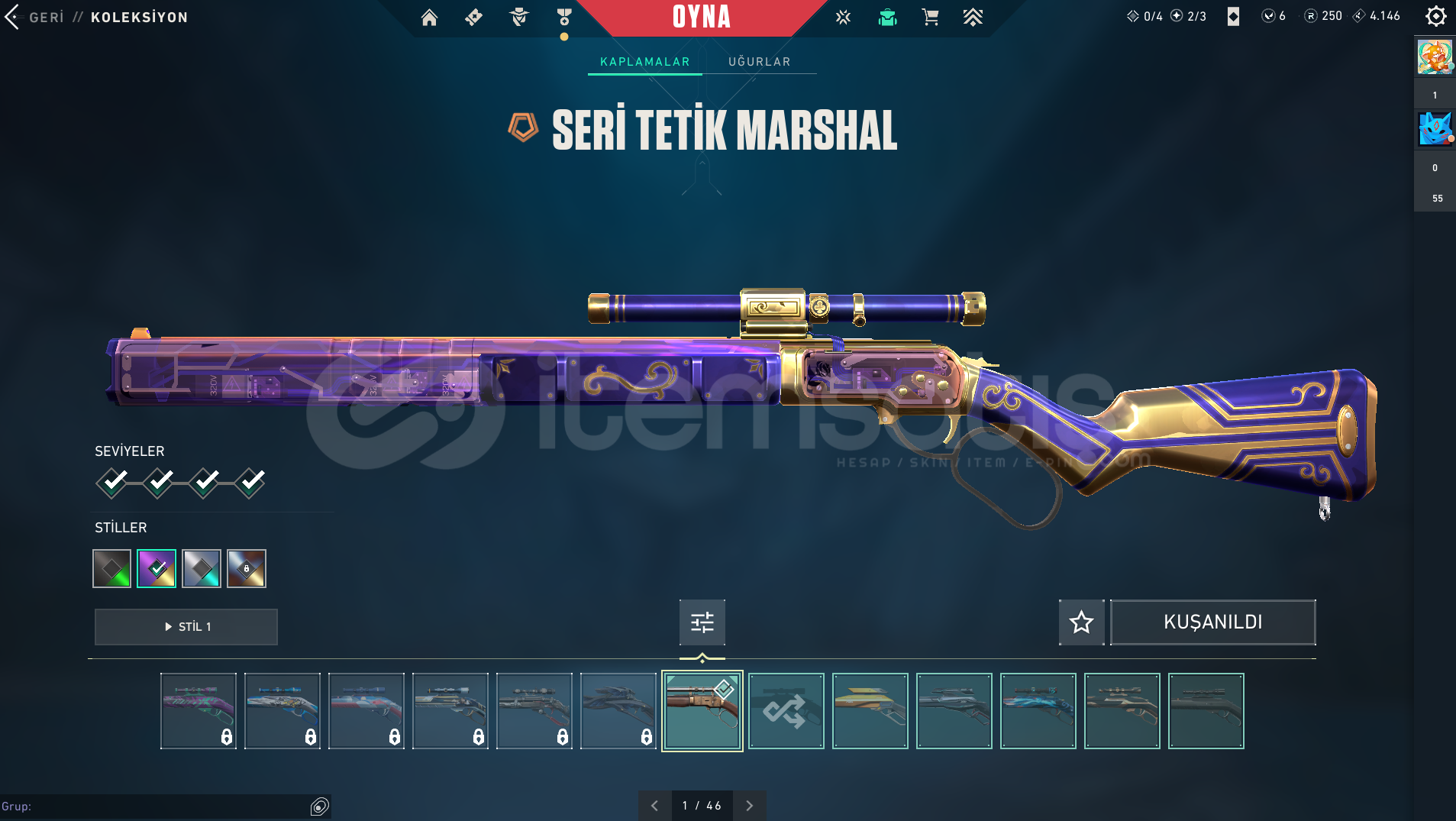Go back using the GERİ arrow
Viewport: 1456px width, 821px height.
point(13,17)
